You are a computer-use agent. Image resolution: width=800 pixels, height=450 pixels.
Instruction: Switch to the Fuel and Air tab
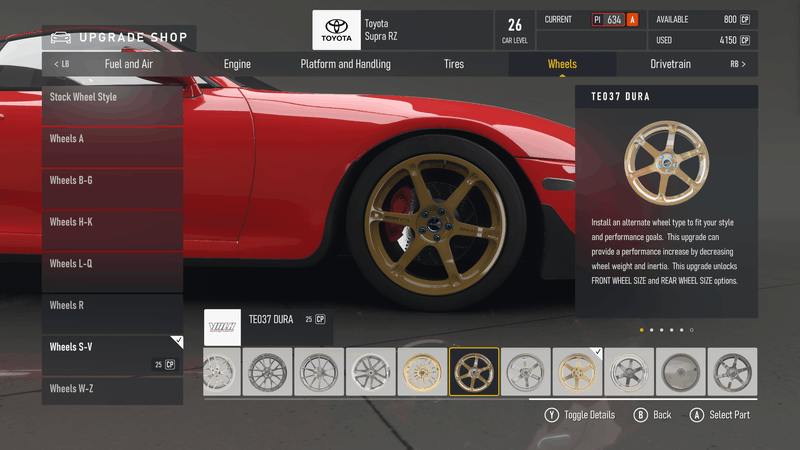(x=129, y=64)
